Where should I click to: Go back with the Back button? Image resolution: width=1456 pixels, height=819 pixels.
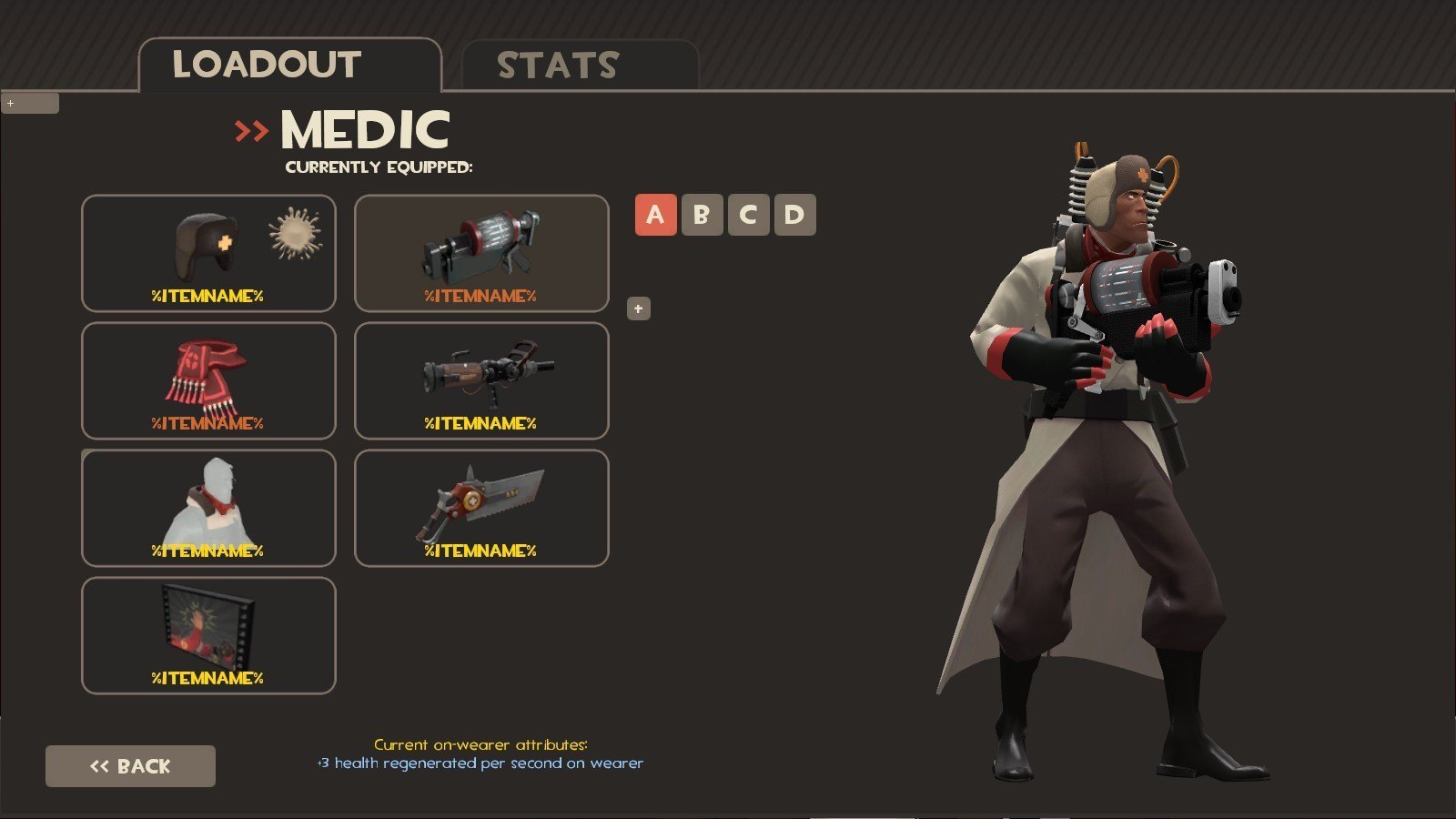click(x=130, y=766)
